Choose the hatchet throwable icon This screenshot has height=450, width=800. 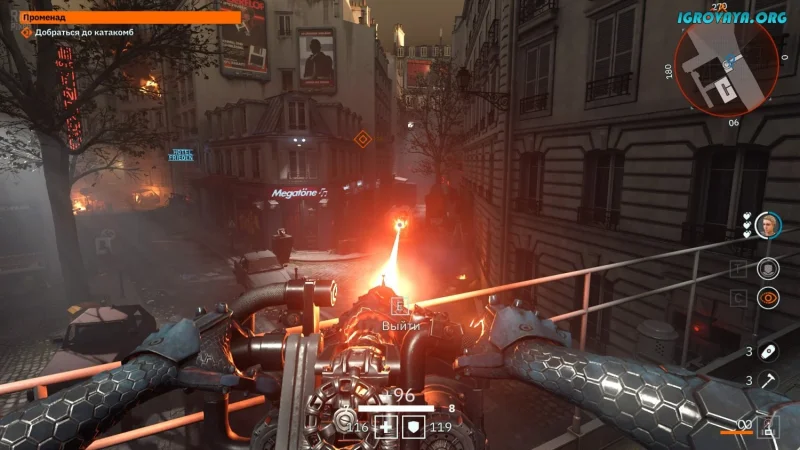tap(768, 380)
